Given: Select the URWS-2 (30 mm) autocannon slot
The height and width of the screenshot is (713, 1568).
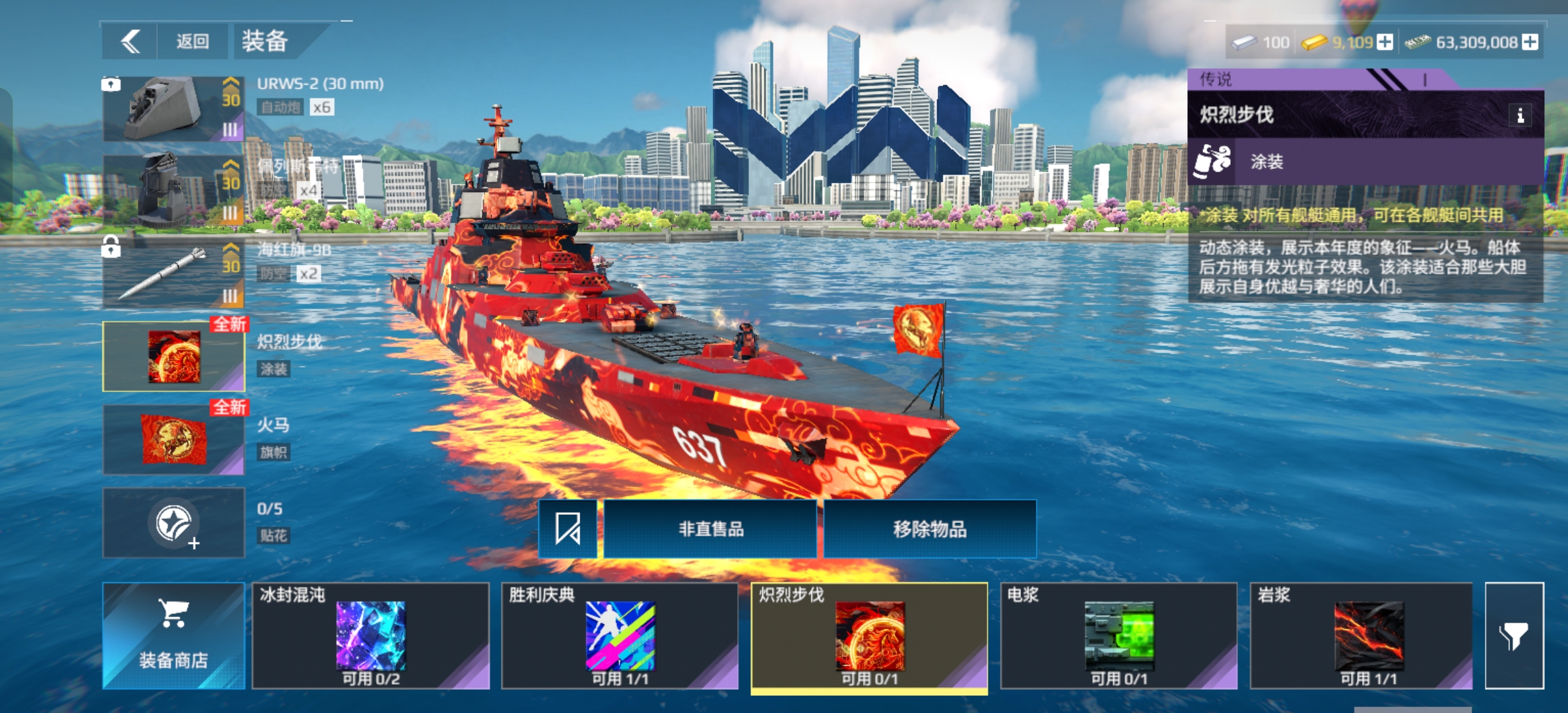Looking at the screenshot, I should 173,109.
